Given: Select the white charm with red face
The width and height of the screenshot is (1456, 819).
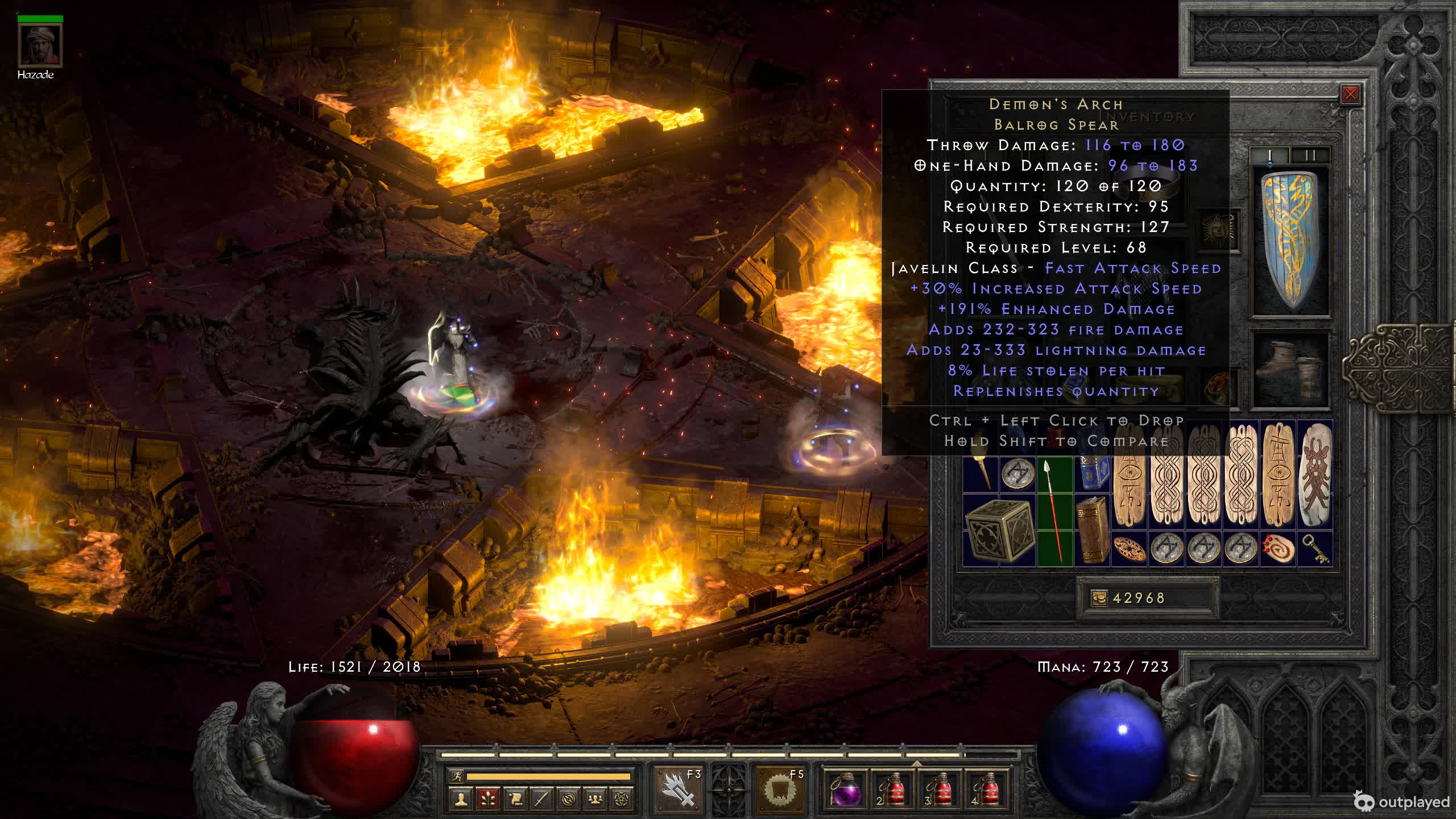Looking at the screenshot, I should 1314,474.
